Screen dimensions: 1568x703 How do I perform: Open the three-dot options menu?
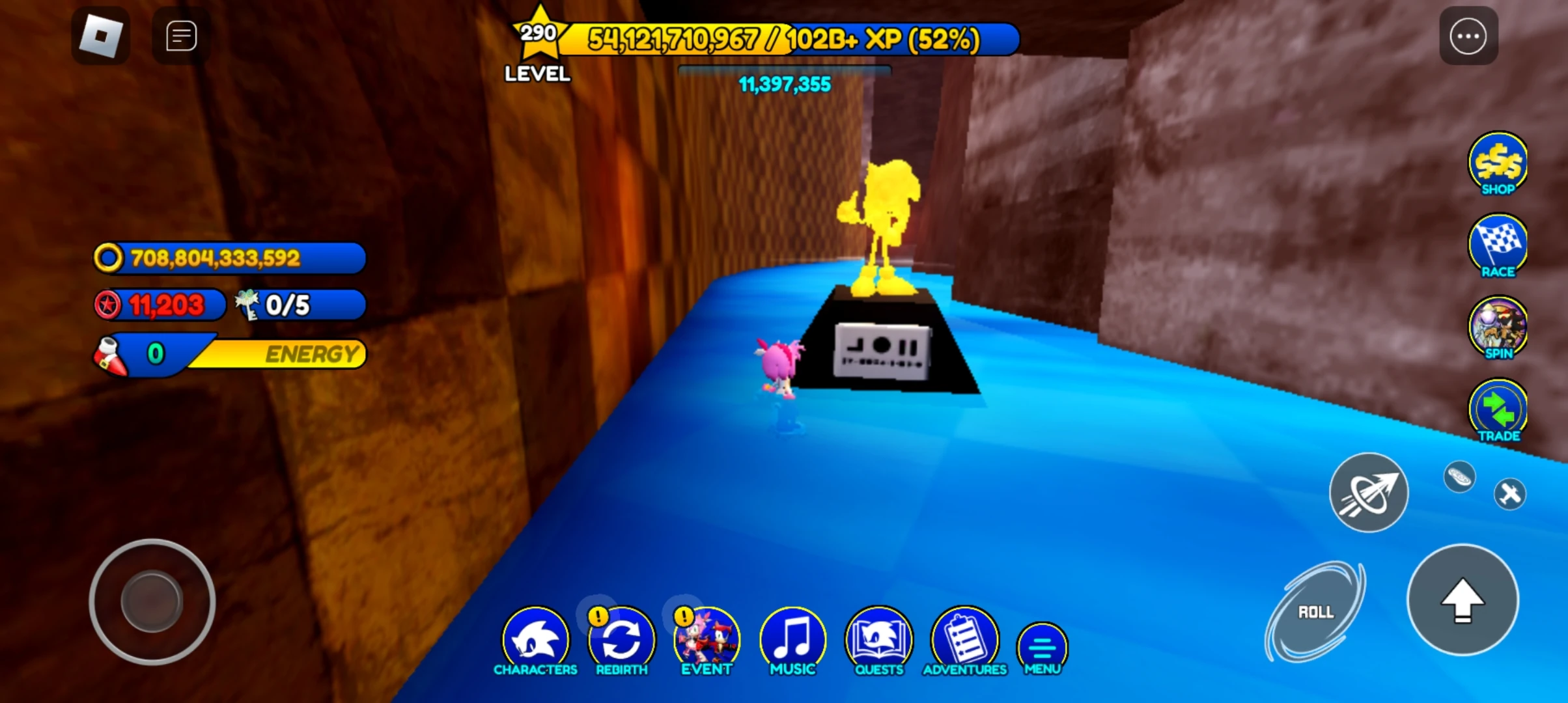(1468, 36)
